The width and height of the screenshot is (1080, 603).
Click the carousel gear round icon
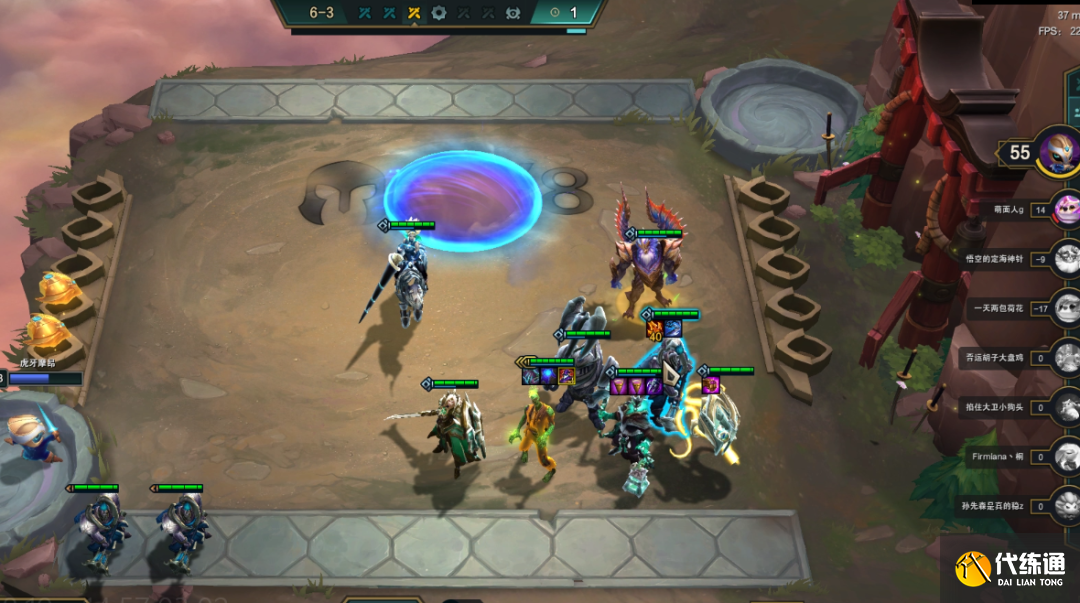pos(439,13)
